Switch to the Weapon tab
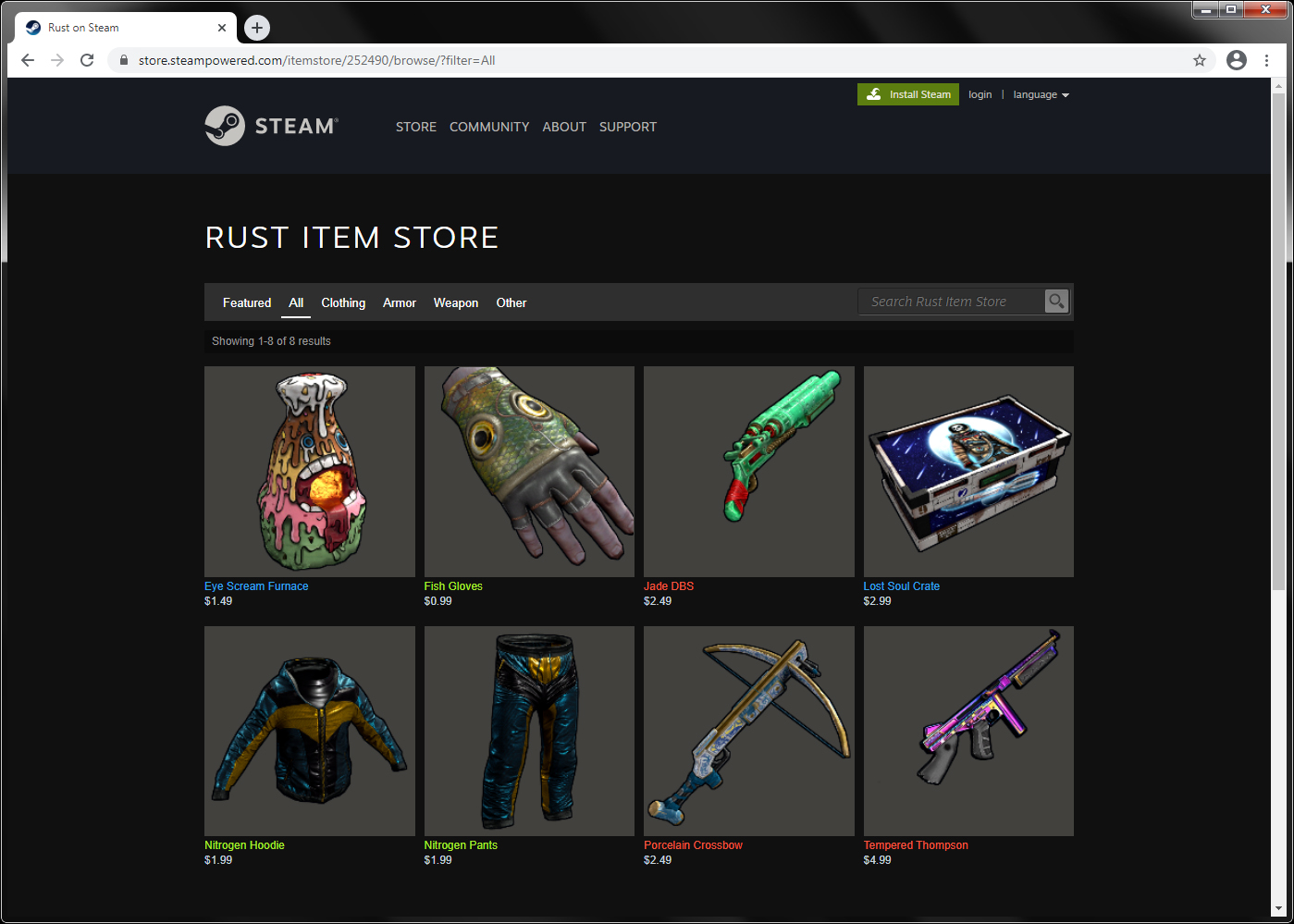This screenshot has width=1294, height=924. click(455, 302)
